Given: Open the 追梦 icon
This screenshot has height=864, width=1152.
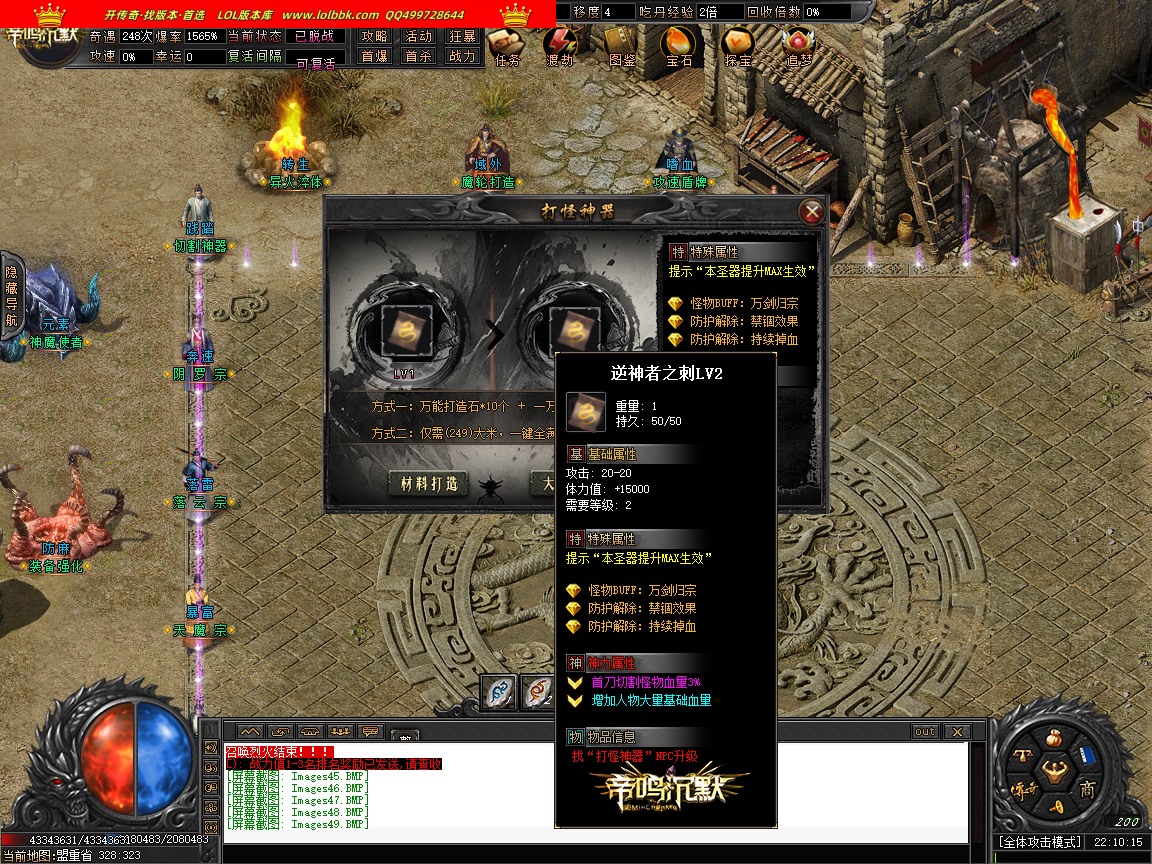Looking at the screenshot, I should 798,45.
